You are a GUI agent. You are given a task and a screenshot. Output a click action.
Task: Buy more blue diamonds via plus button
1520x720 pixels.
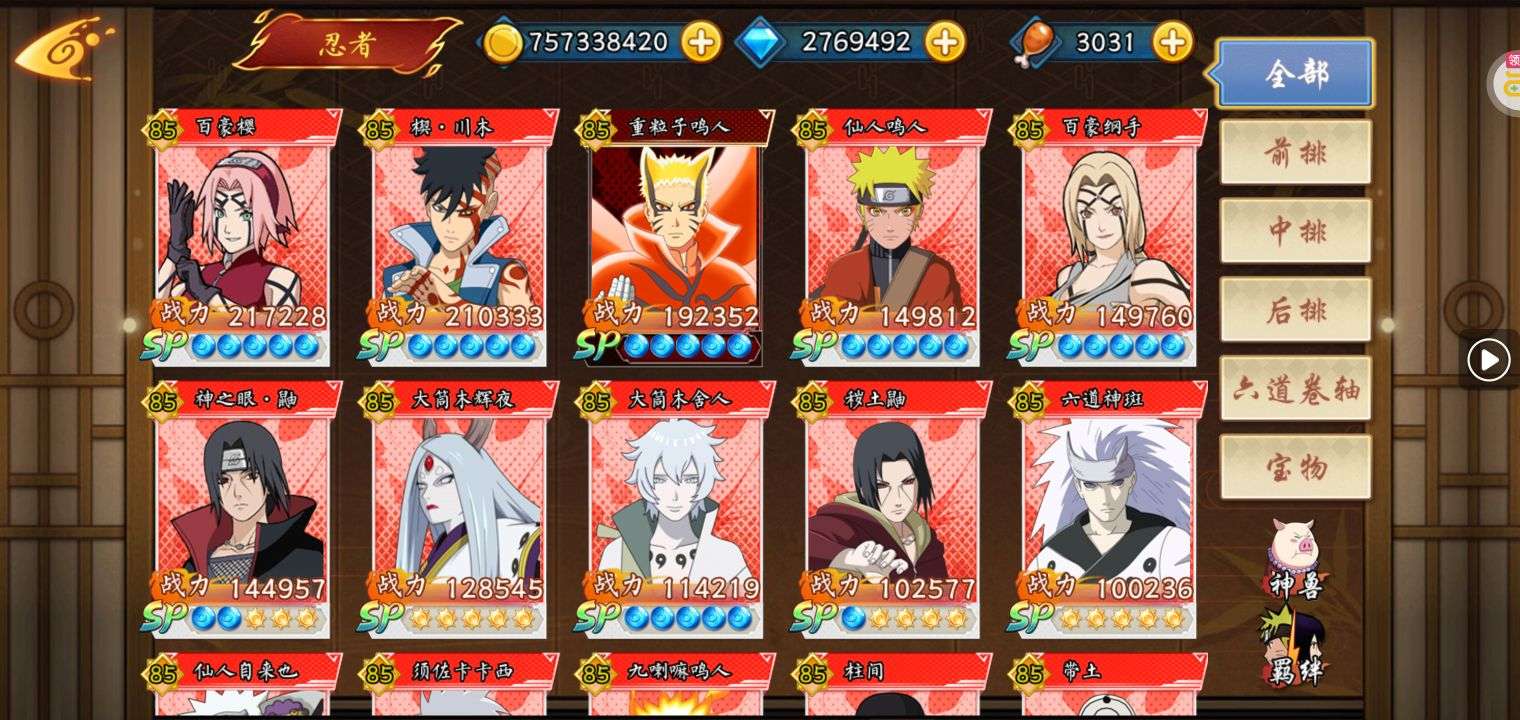(x=944, y=42)
